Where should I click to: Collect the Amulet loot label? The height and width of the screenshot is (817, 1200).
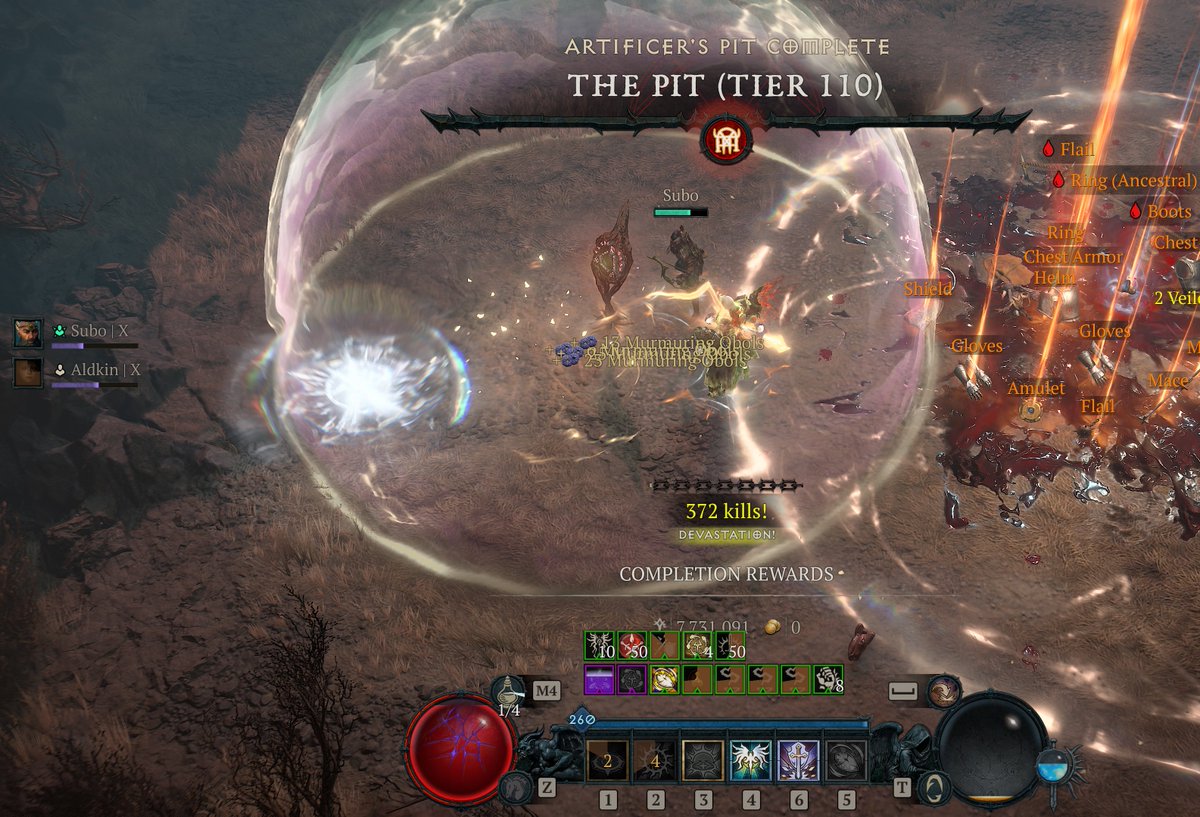pyautogui.click(x=1036, y=388)
